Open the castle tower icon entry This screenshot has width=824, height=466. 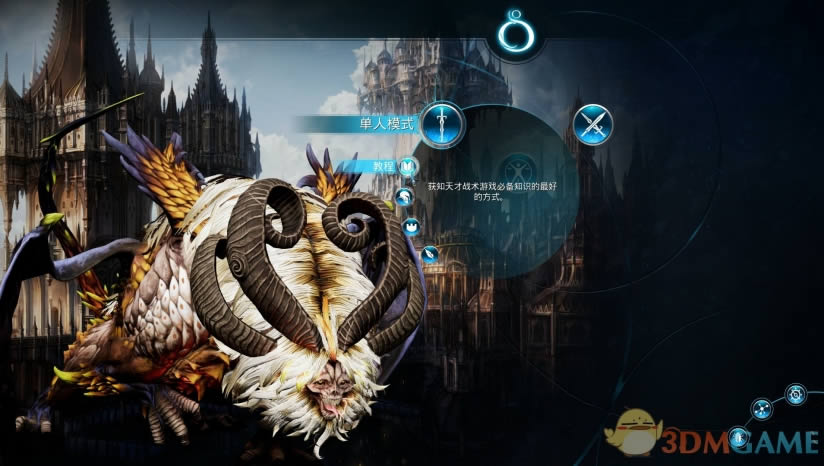click(411, 226)
